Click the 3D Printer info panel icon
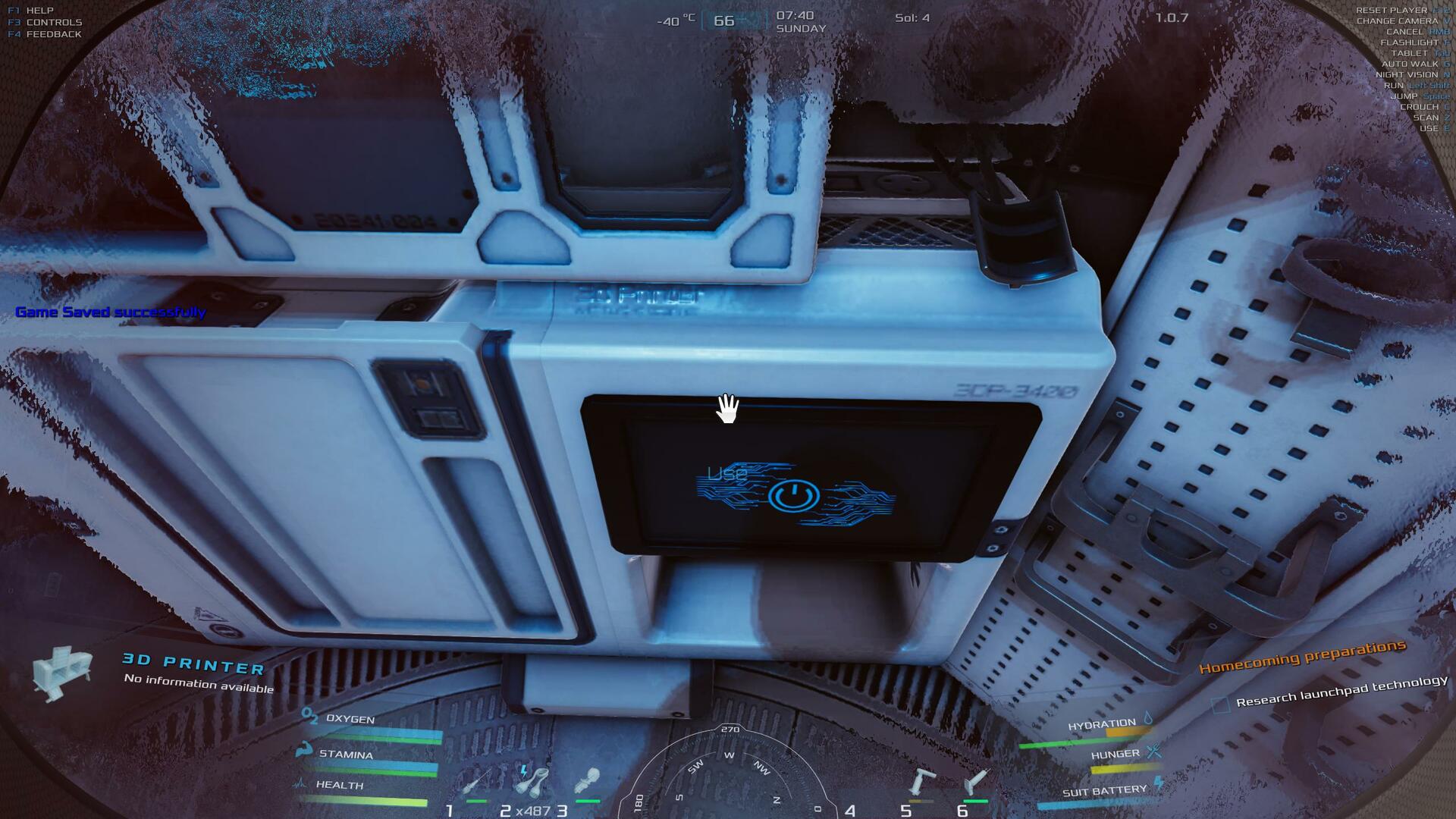 coord(62,672)
